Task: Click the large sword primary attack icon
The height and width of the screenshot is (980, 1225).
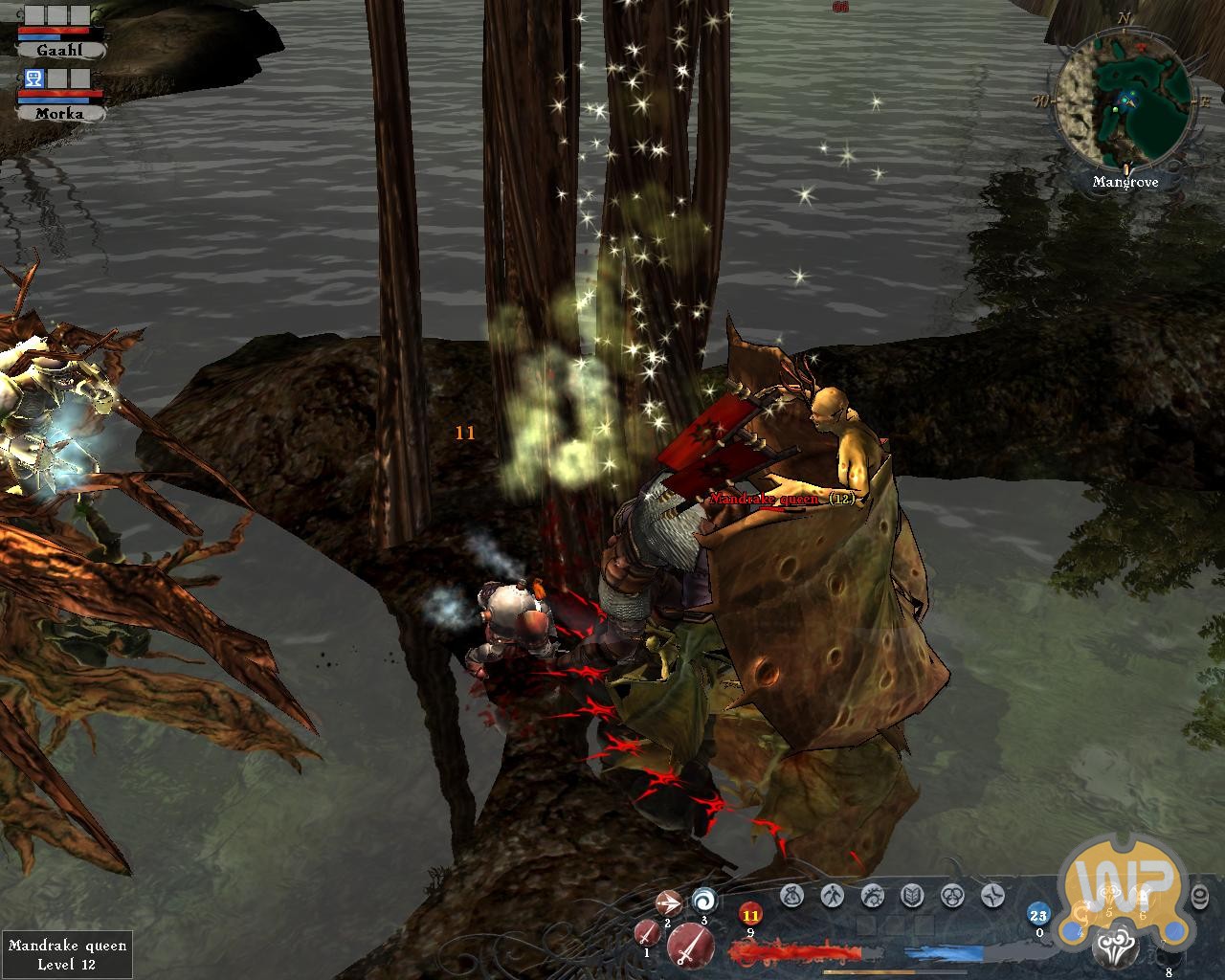Action: (x=688, y=947)
